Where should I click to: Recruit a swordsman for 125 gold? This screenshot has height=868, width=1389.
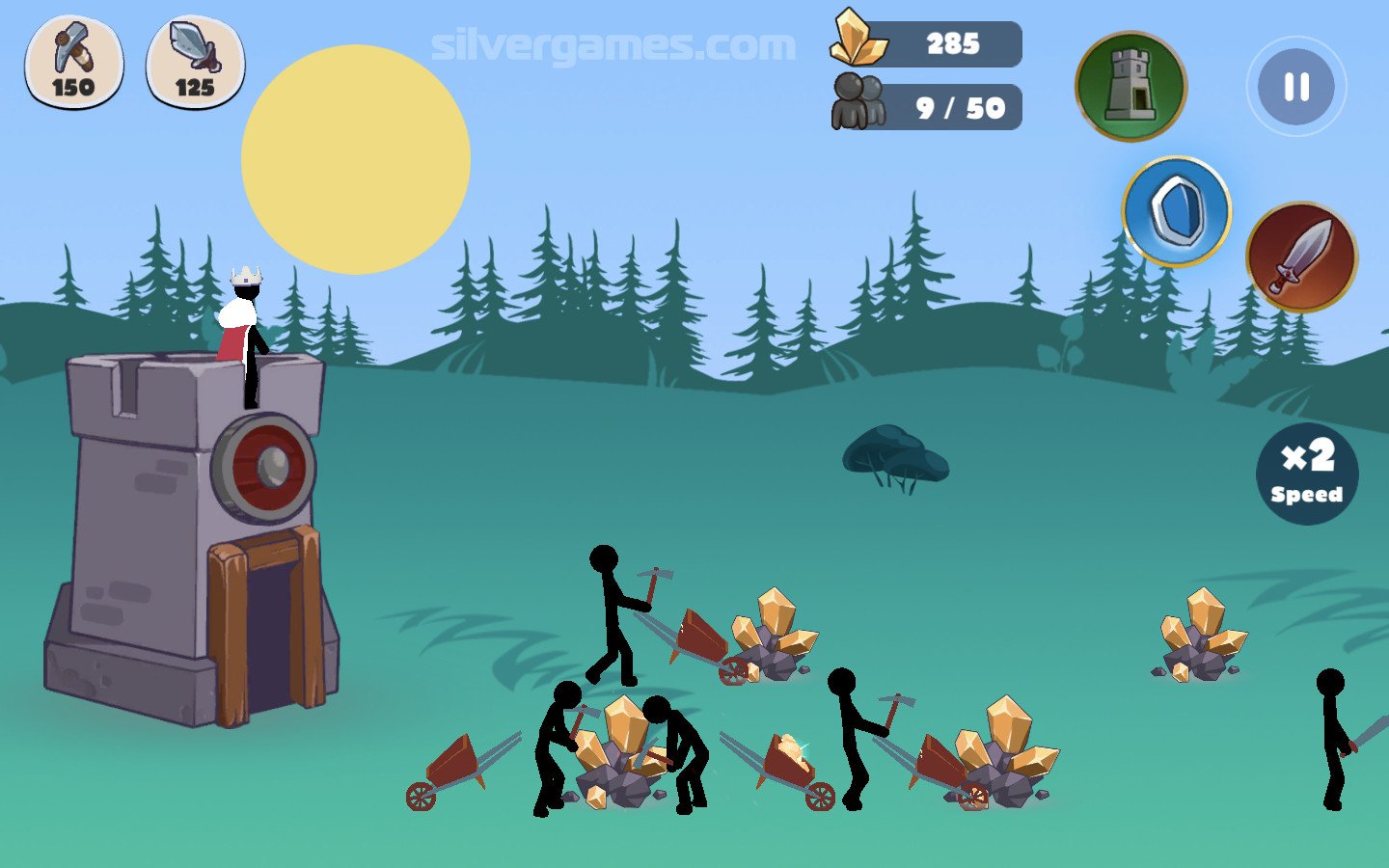click(195, 61)
